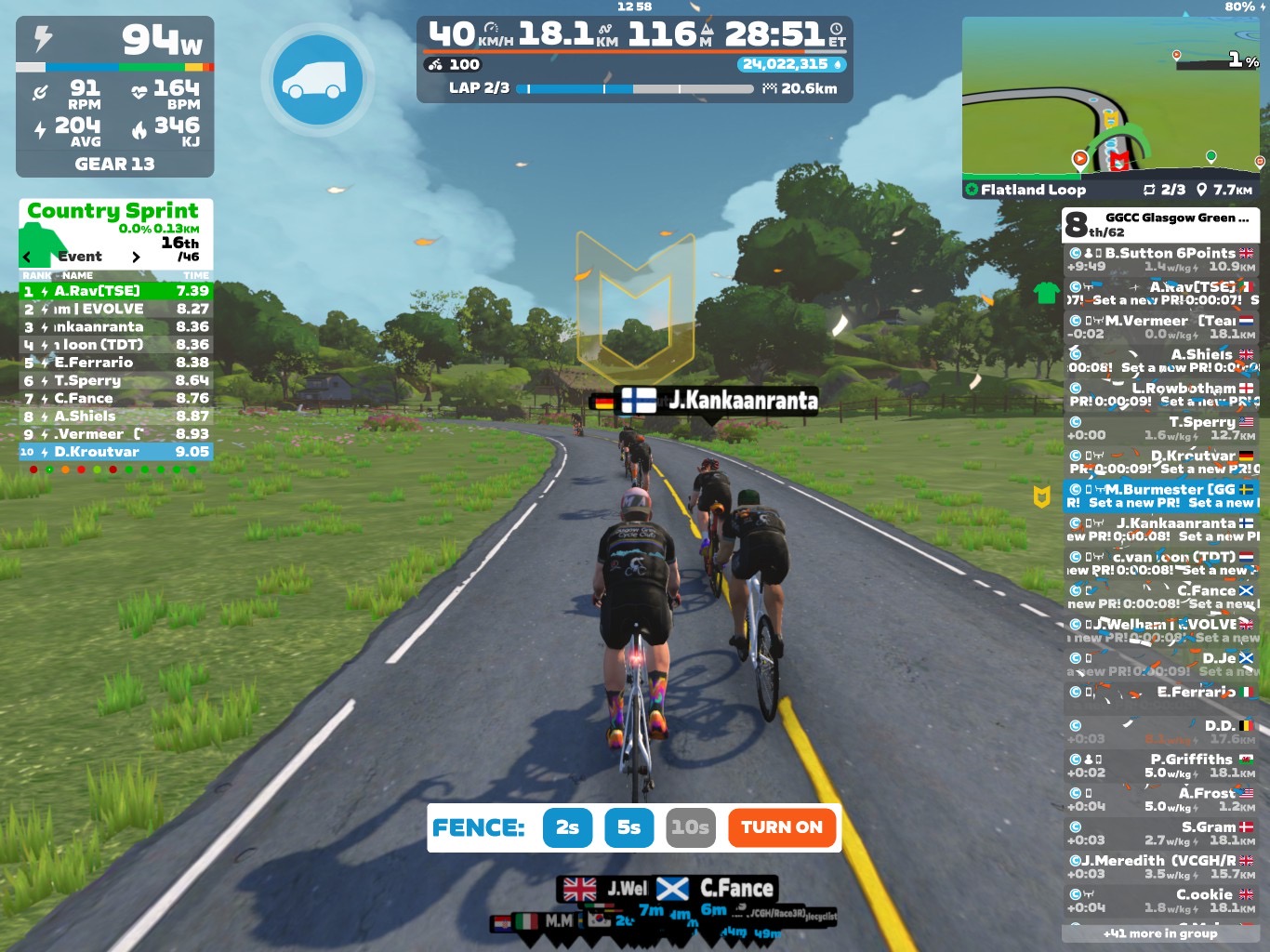Expand the +41 more in group row

(1160, 933)
